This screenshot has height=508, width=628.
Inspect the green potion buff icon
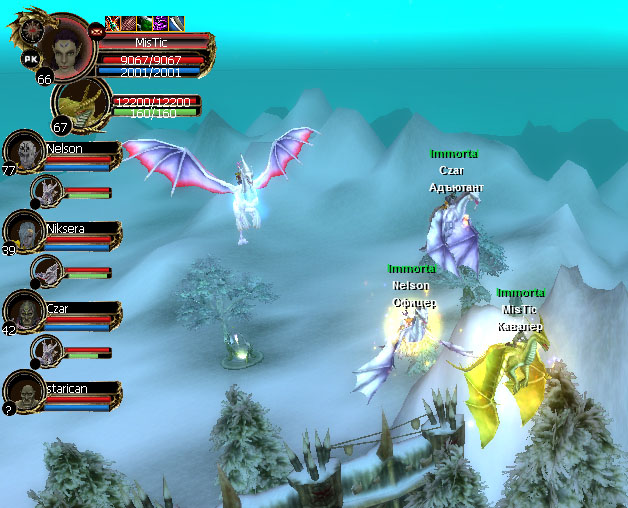pos(145,23)
